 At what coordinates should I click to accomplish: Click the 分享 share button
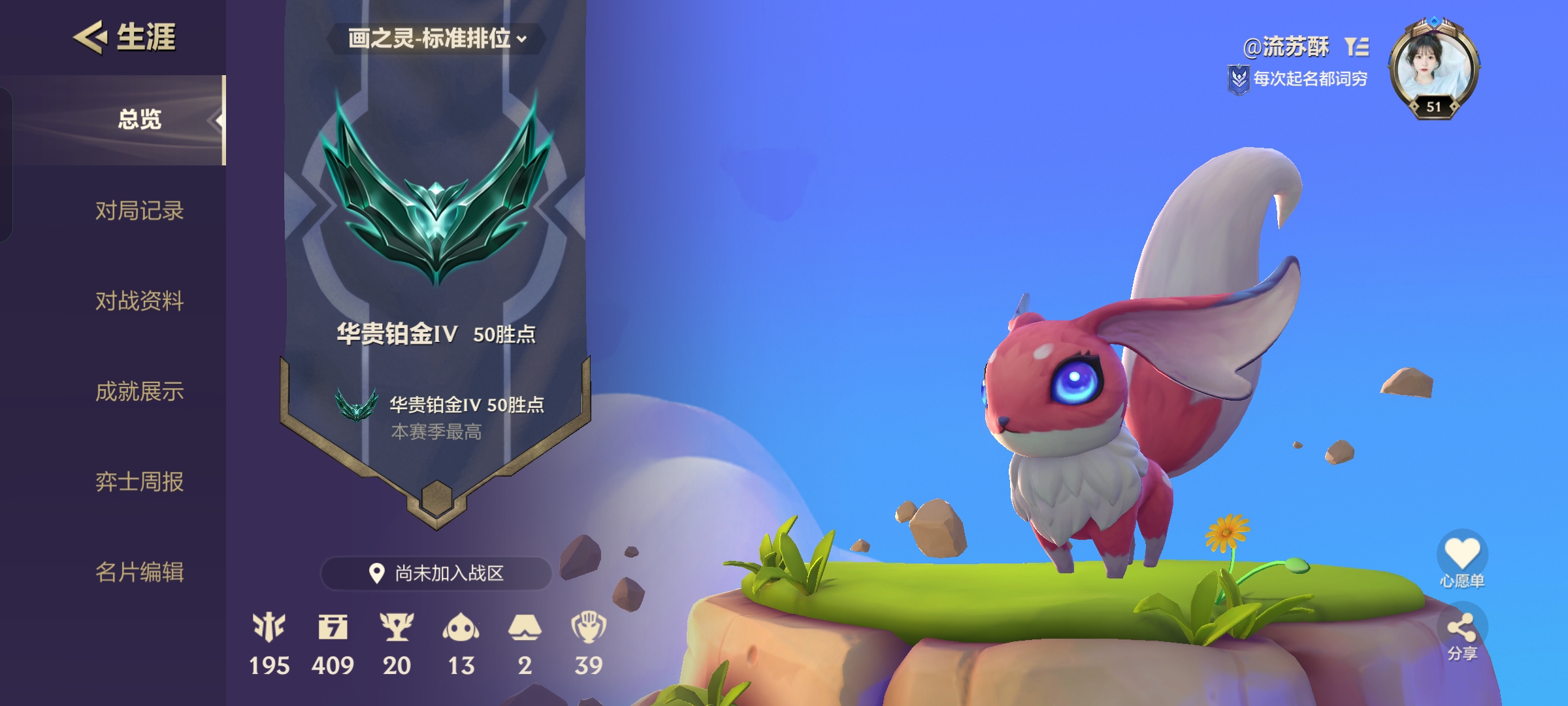pos(1462,630)
